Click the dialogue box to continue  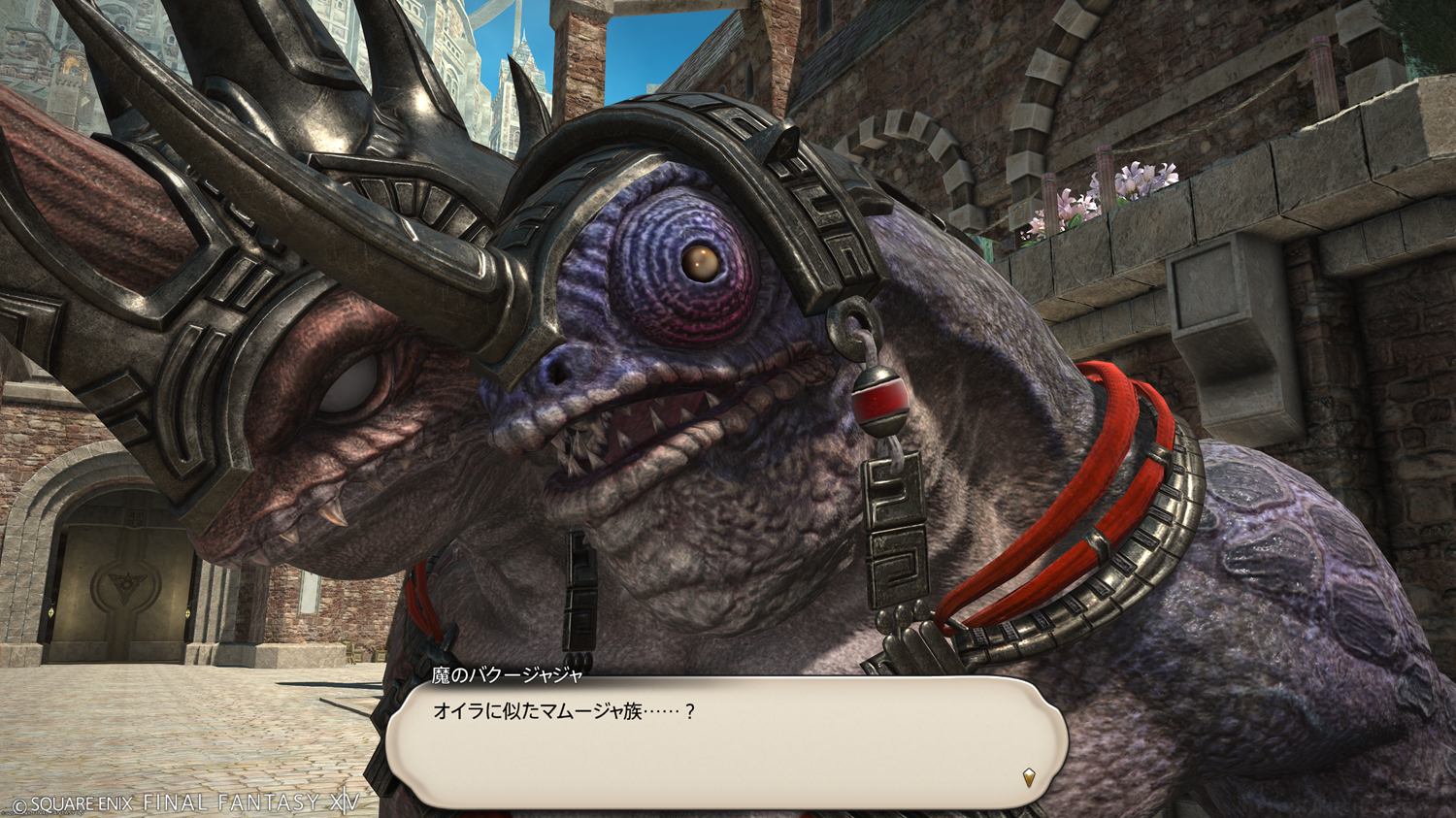pos(726,742)
